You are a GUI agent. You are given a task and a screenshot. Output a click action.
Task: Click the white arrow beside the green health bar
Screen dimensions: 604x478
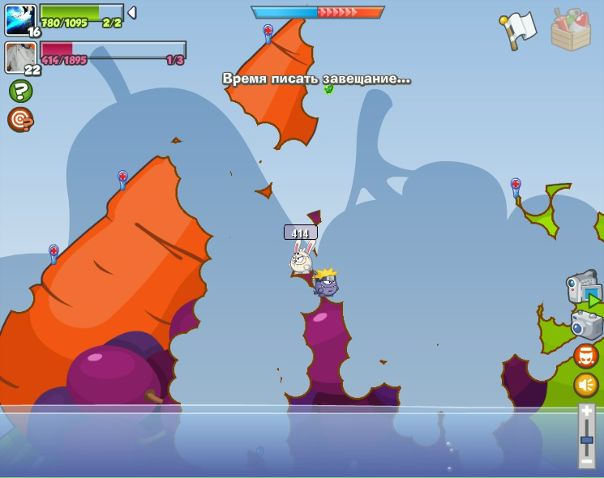[132, 13]
